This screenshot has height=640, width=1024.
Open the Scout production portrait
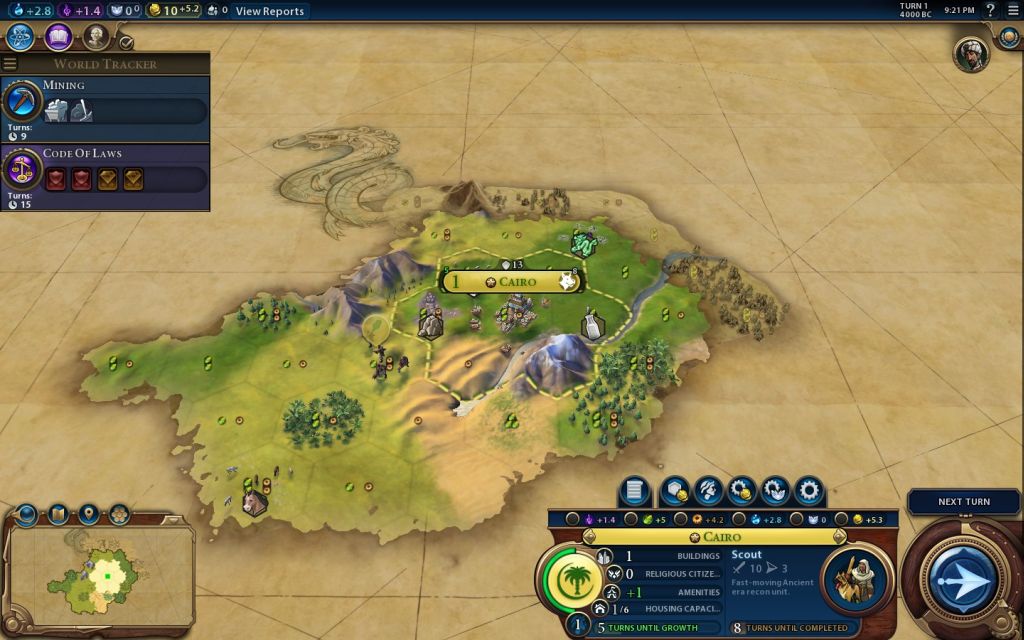click(x=856, y=579)
